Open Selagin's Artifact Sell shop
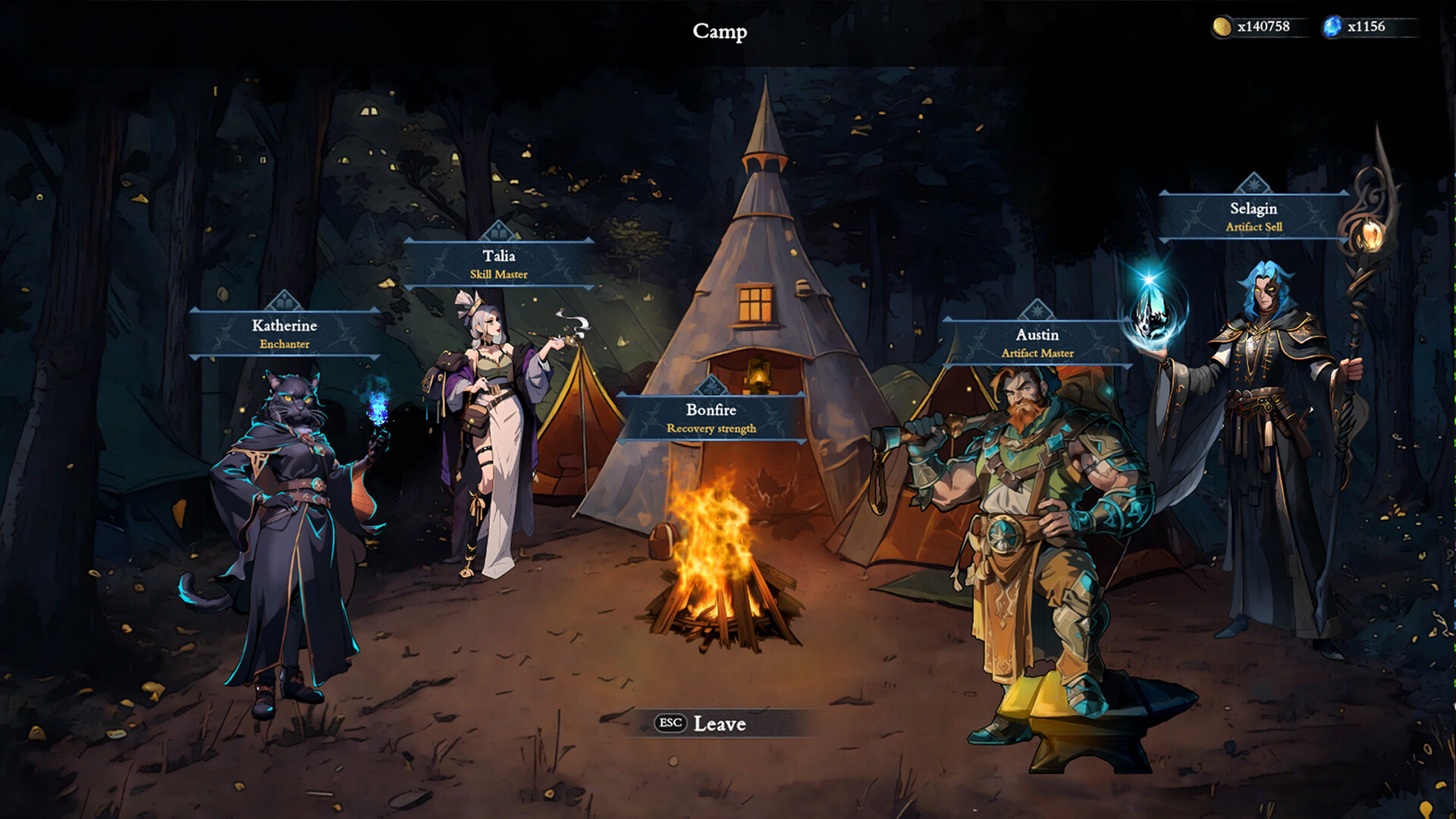1456x819 pixels. 1254,216
